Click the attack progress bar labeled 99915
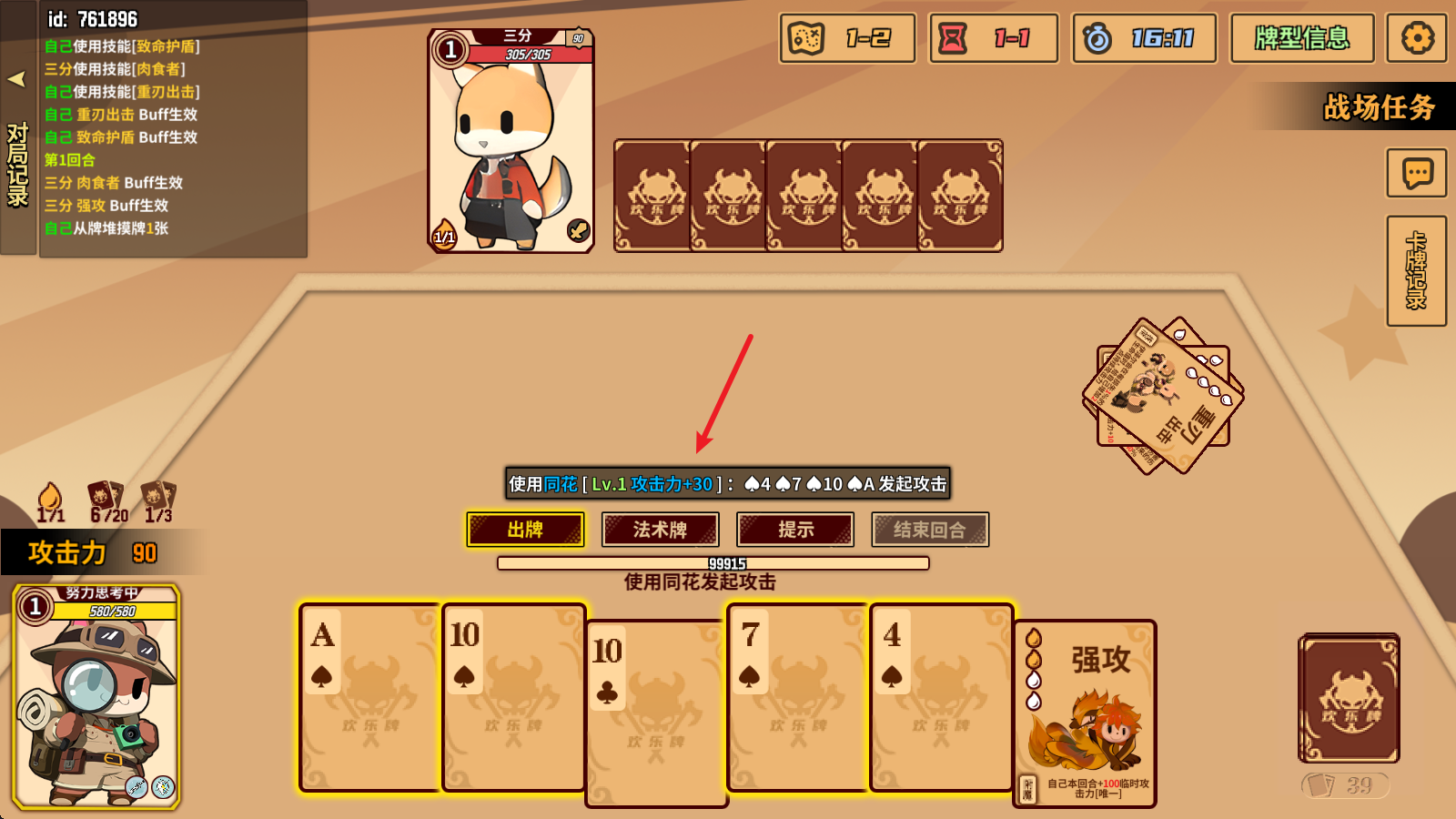1456x819 pixels. click(x=713, y=563)
